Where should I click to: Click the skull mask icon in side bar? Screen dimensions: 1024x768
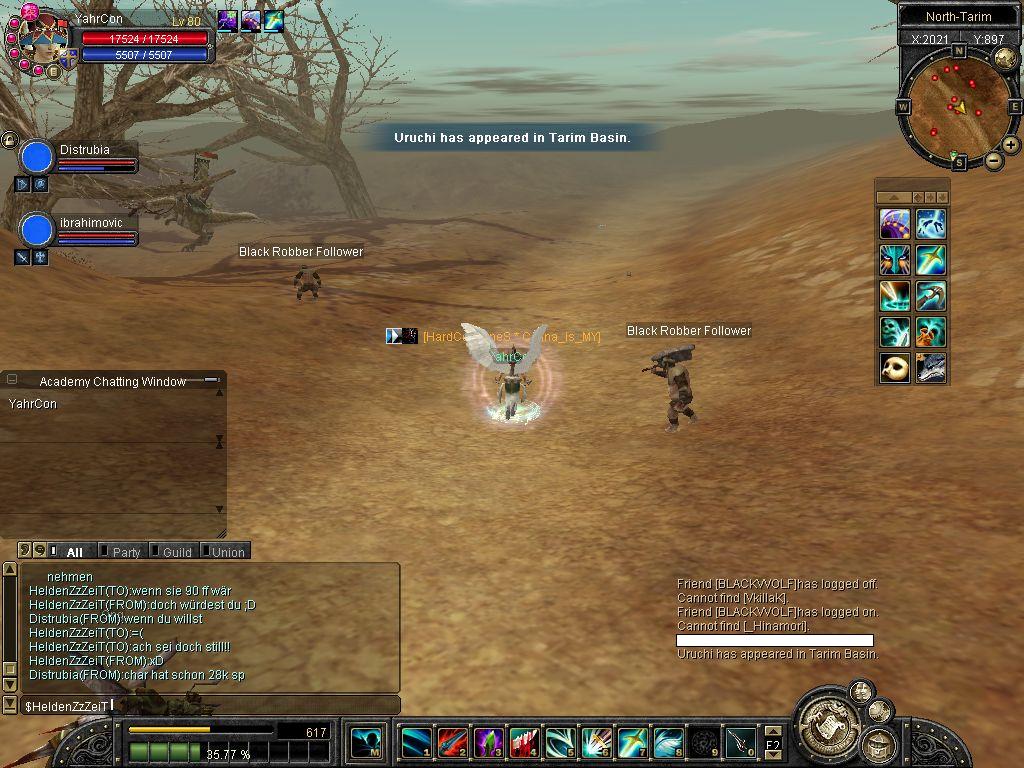895,367
